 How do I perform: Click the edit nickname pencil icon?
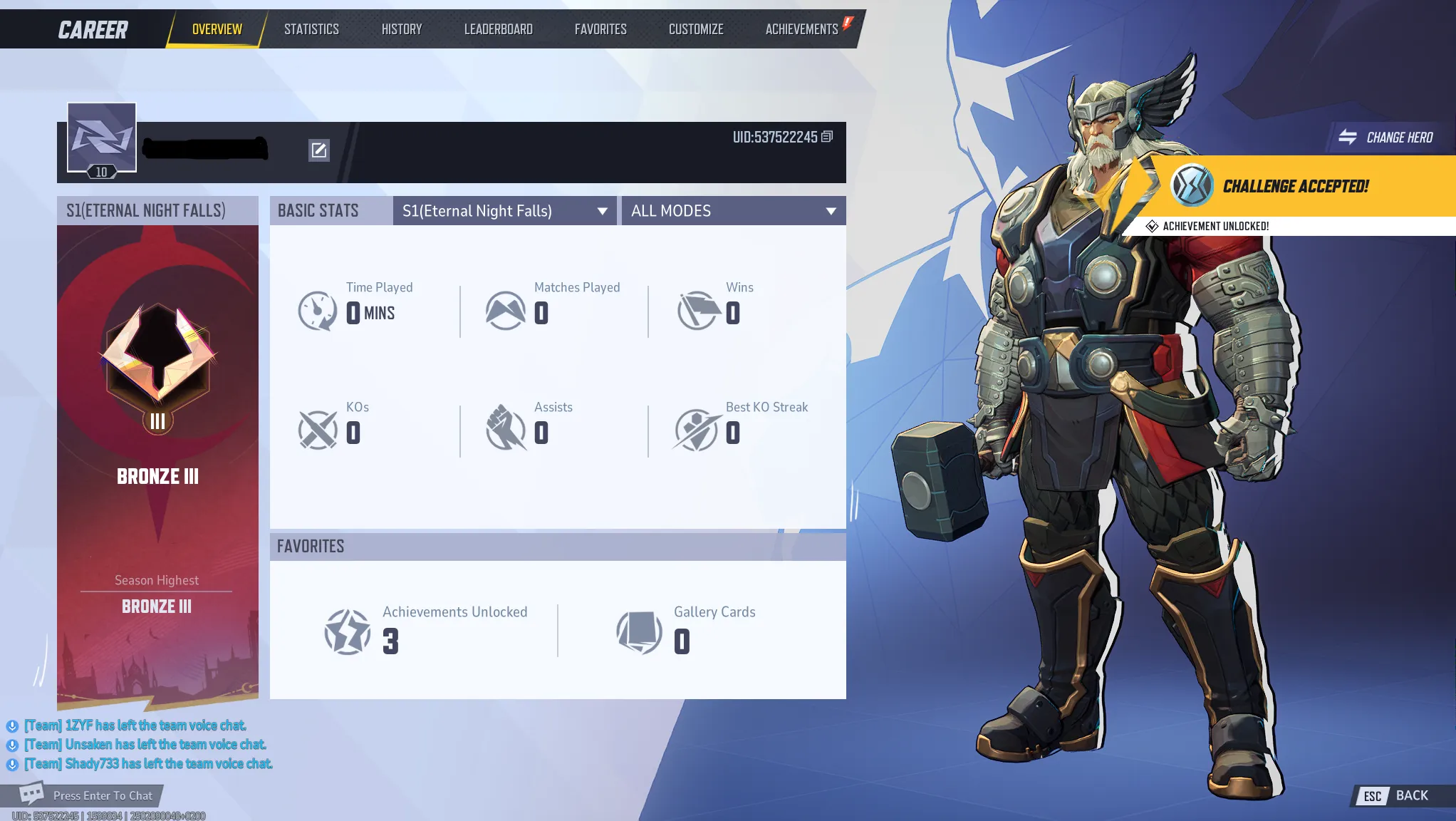(x=318, y=150)
